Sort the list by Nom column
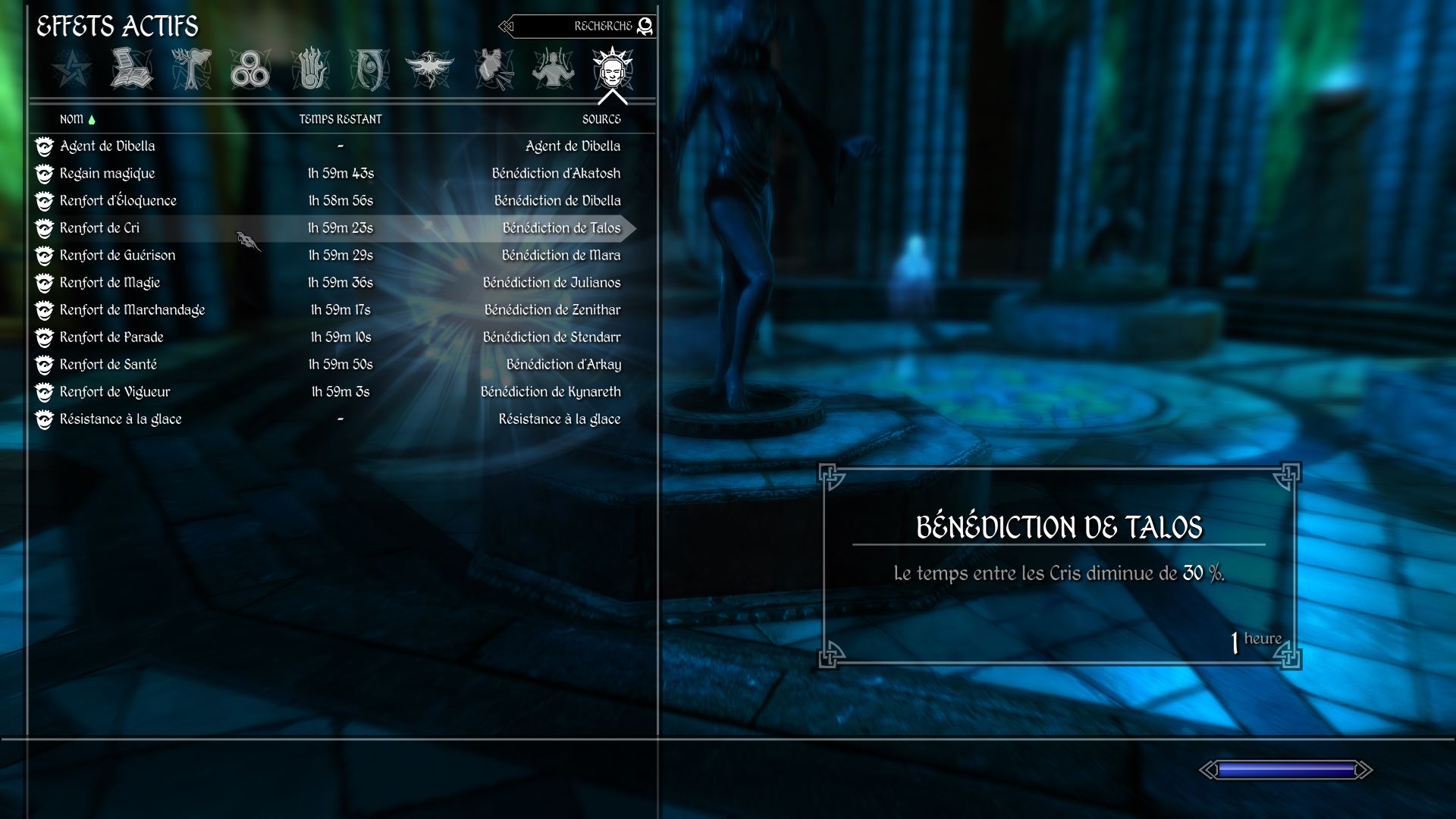This screenshot has height=819, width=1456. (x=72, y=119)
